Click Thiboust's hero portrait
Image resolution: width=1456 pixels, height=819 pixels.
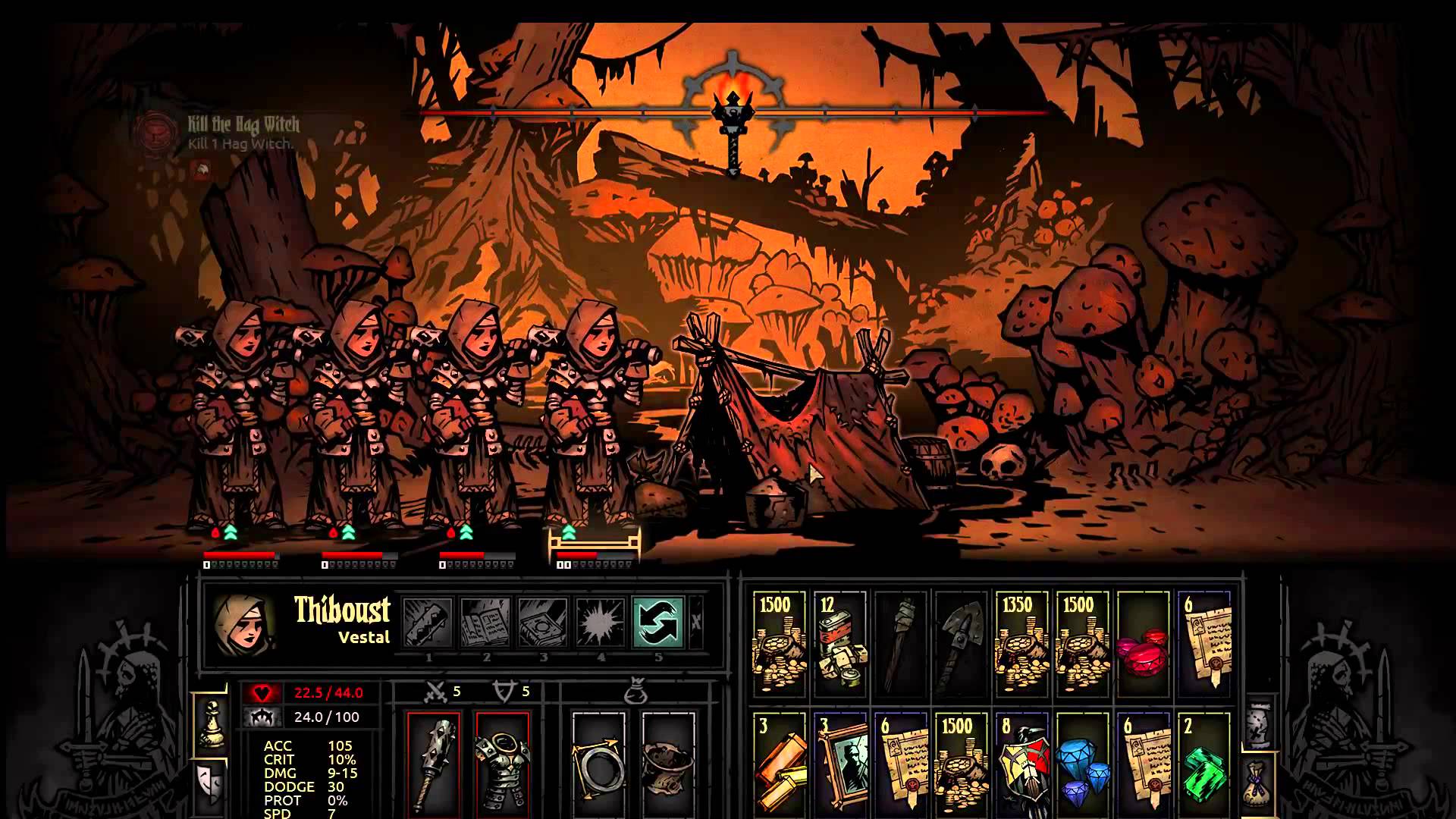pos(243,623)
